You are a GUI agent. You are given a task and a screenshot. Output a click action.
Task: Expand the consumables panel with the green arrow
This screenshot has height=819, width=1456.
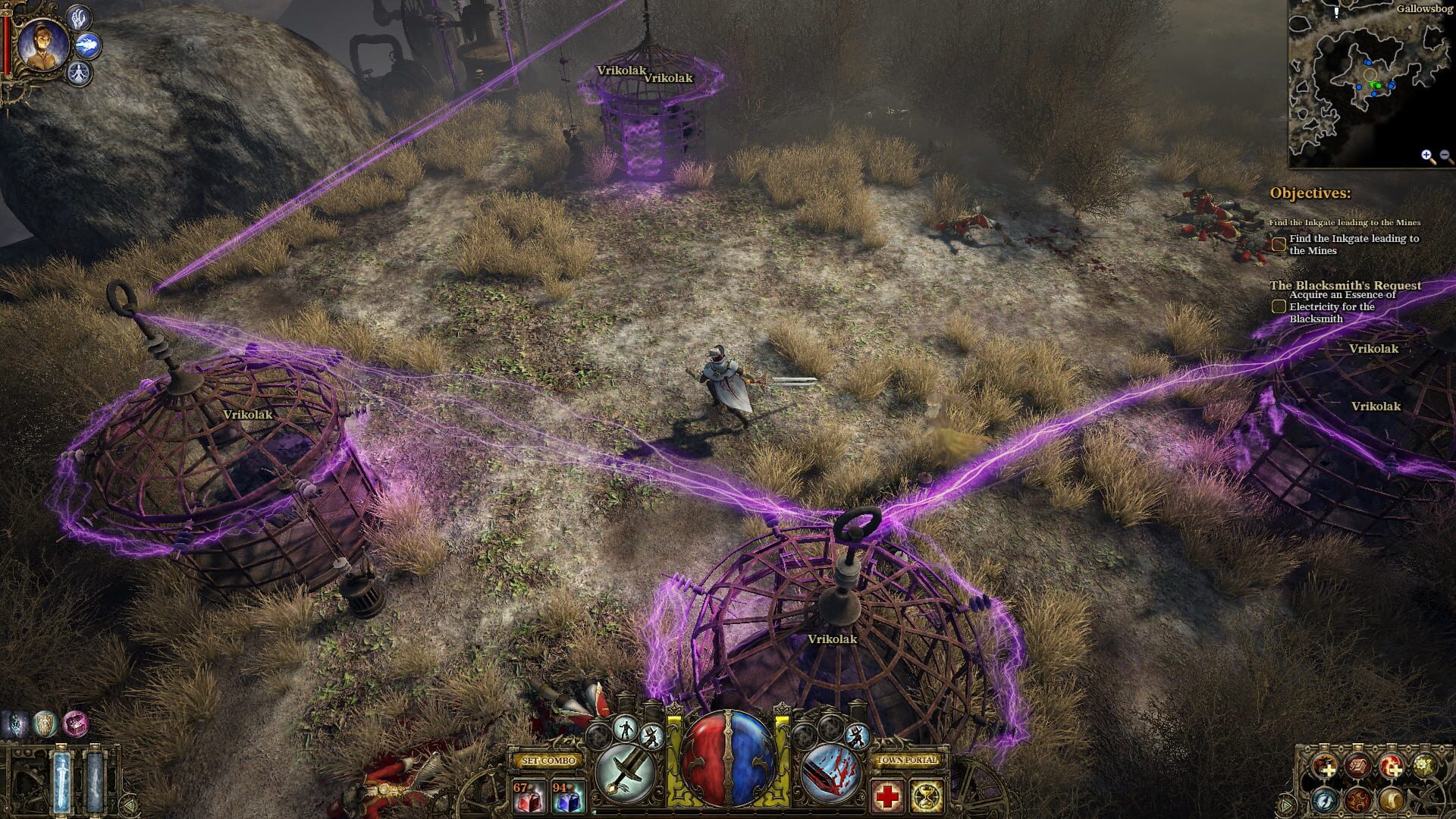(1285, 805)
